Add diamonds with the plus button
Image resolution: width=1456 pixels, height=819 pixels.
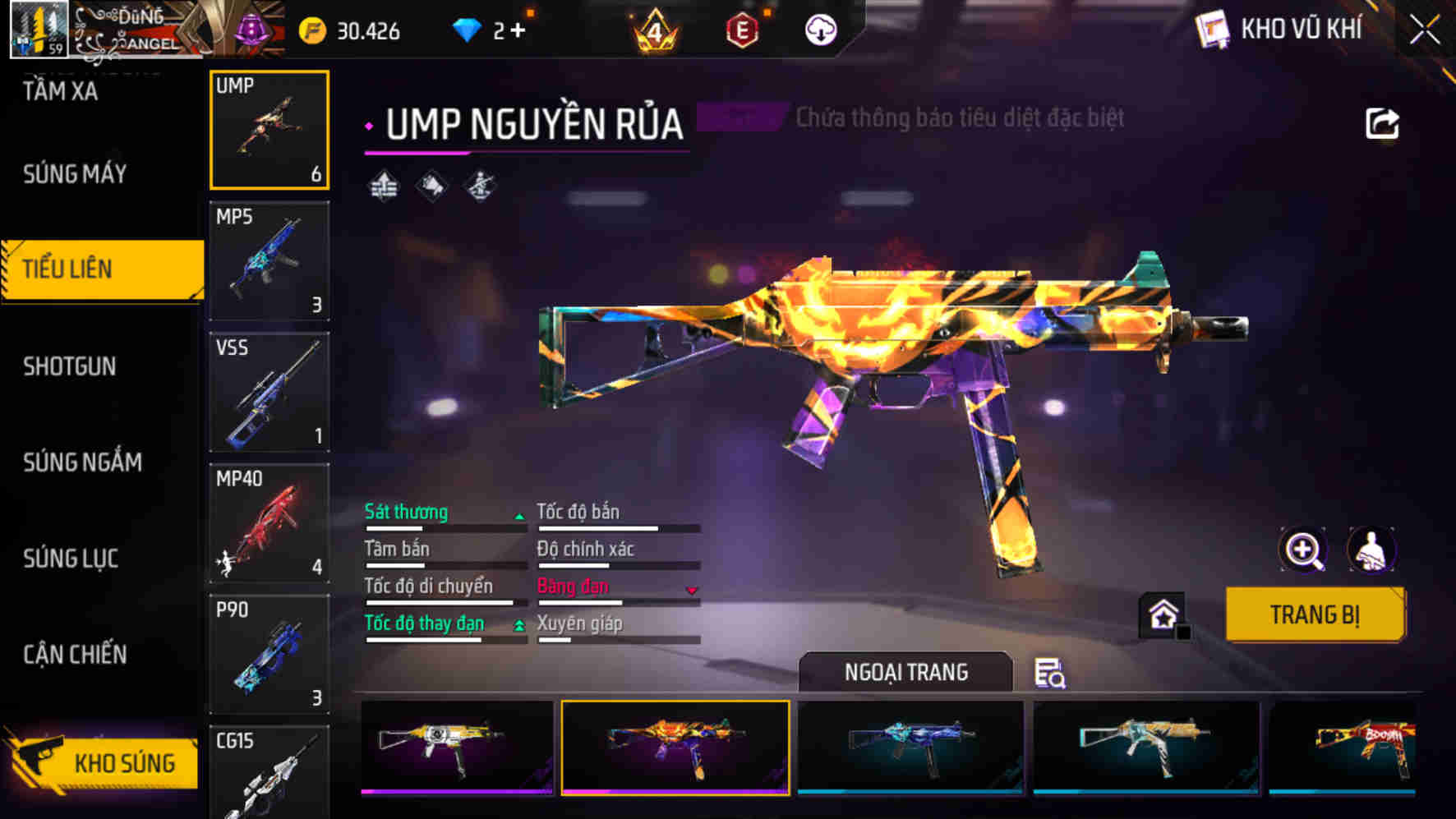pos(518,31)
